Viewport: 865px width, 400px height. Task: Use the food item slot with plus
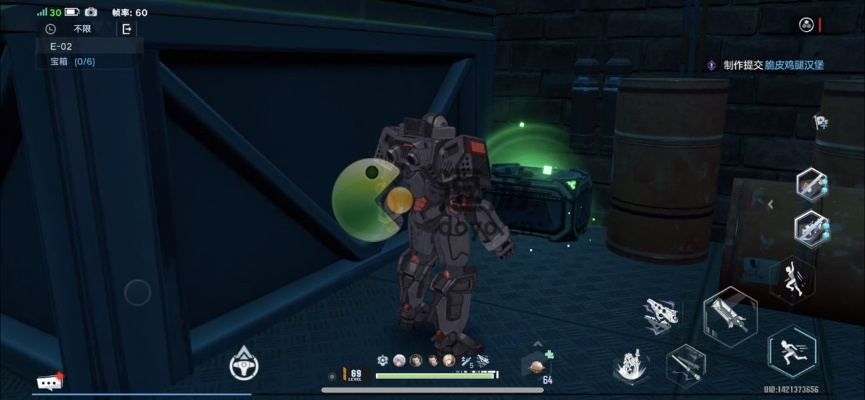coord(535,366)
